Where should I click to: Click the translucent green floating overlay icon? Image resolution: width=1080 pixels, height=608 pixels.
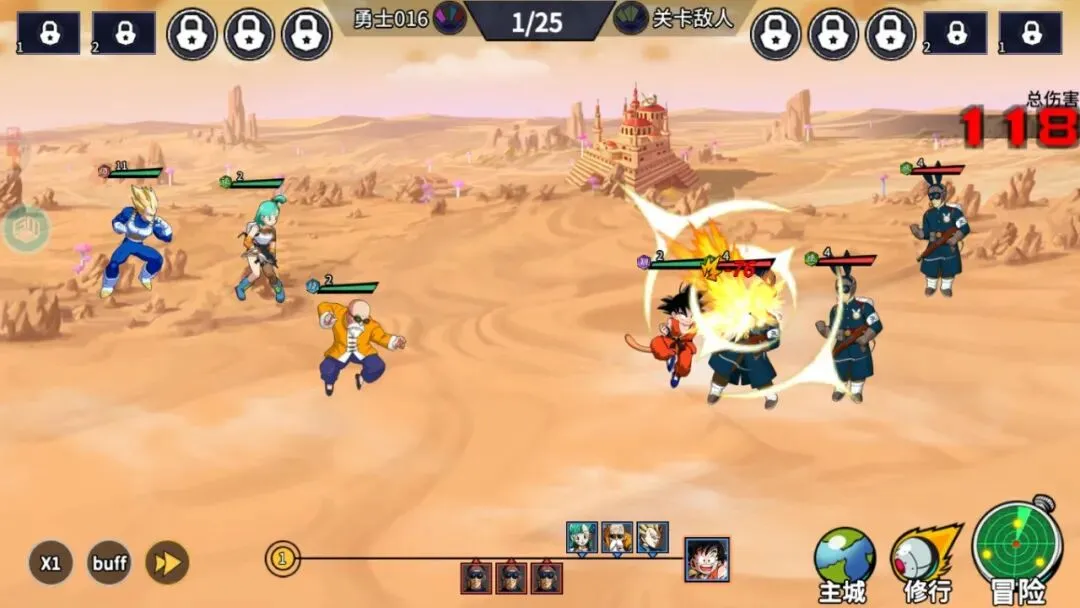pos(25,229)
